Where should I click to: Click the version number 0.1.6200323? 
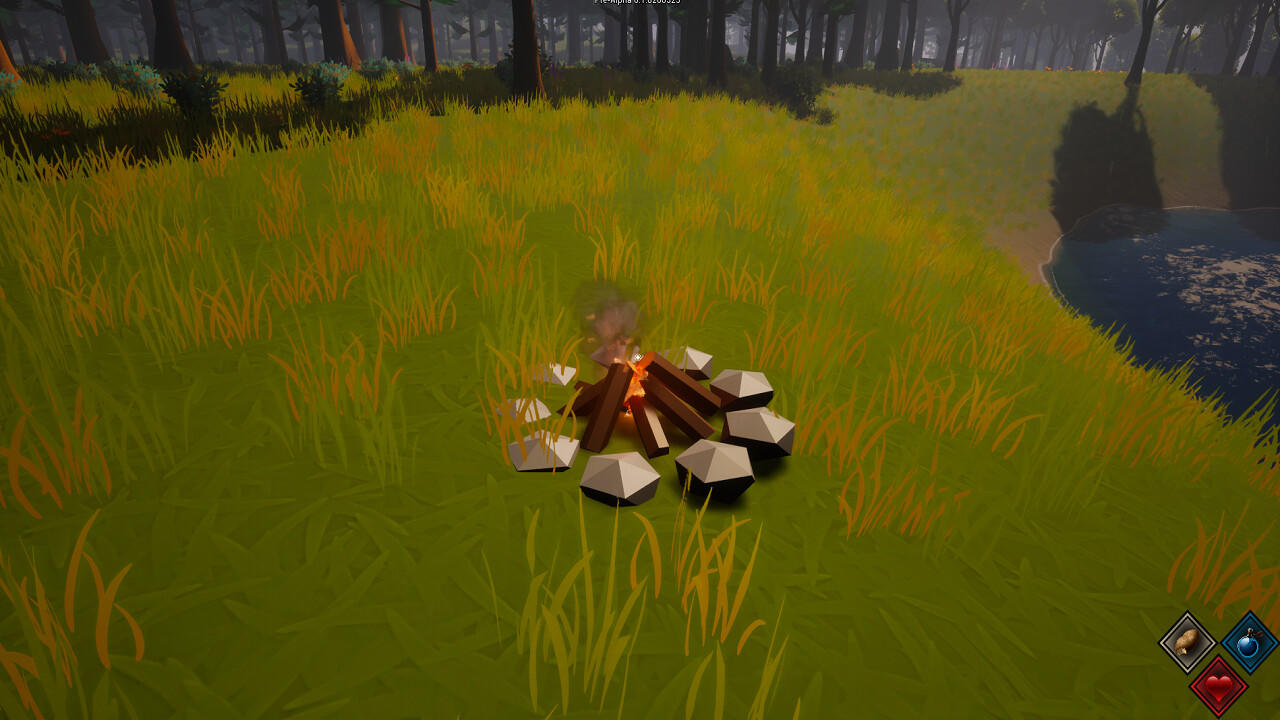click(x=662, y=4)
